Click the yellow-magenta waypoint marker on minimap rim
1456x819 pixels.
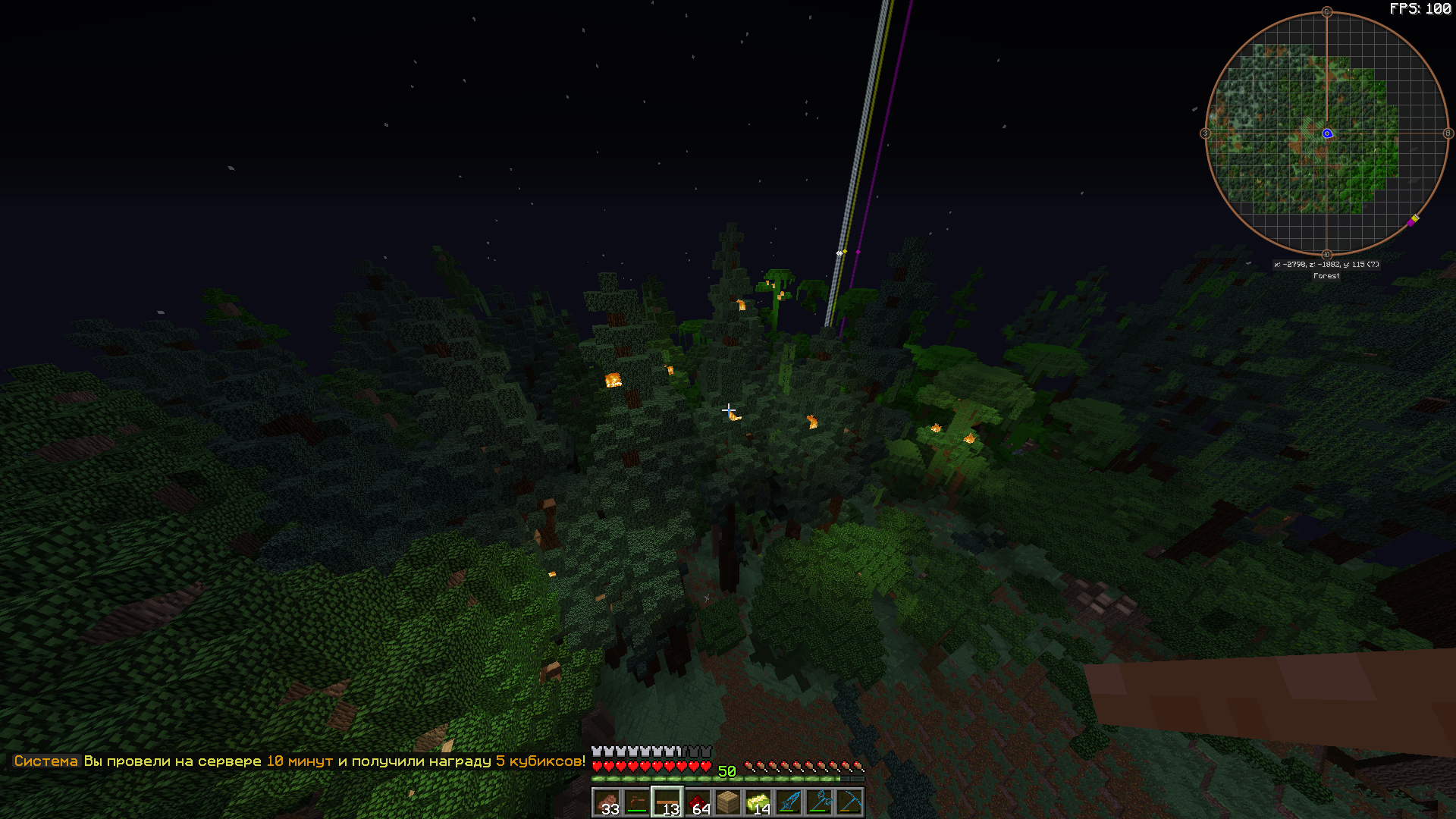[x=1413, y=221]
